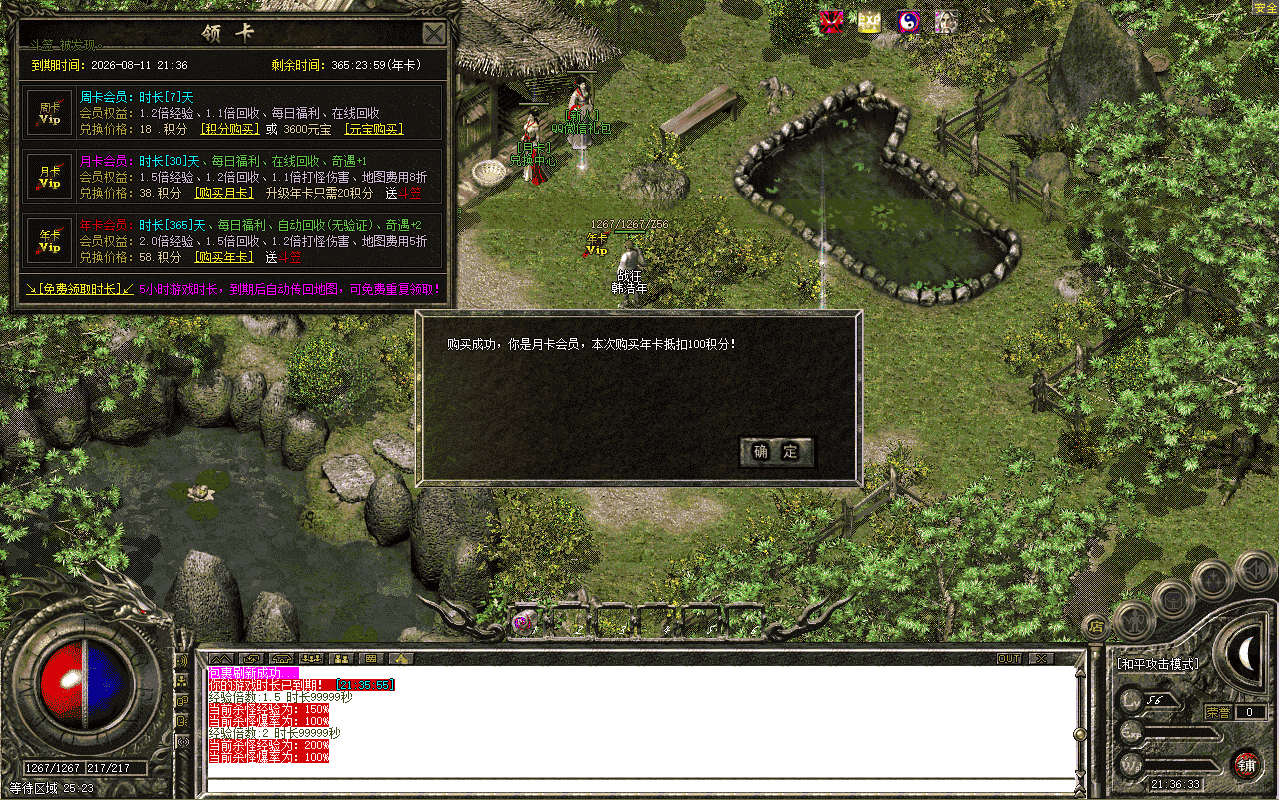Click the OUT button above the chat box
The width and height of the screenshot is (1279, 800).
pos(1009,659)
